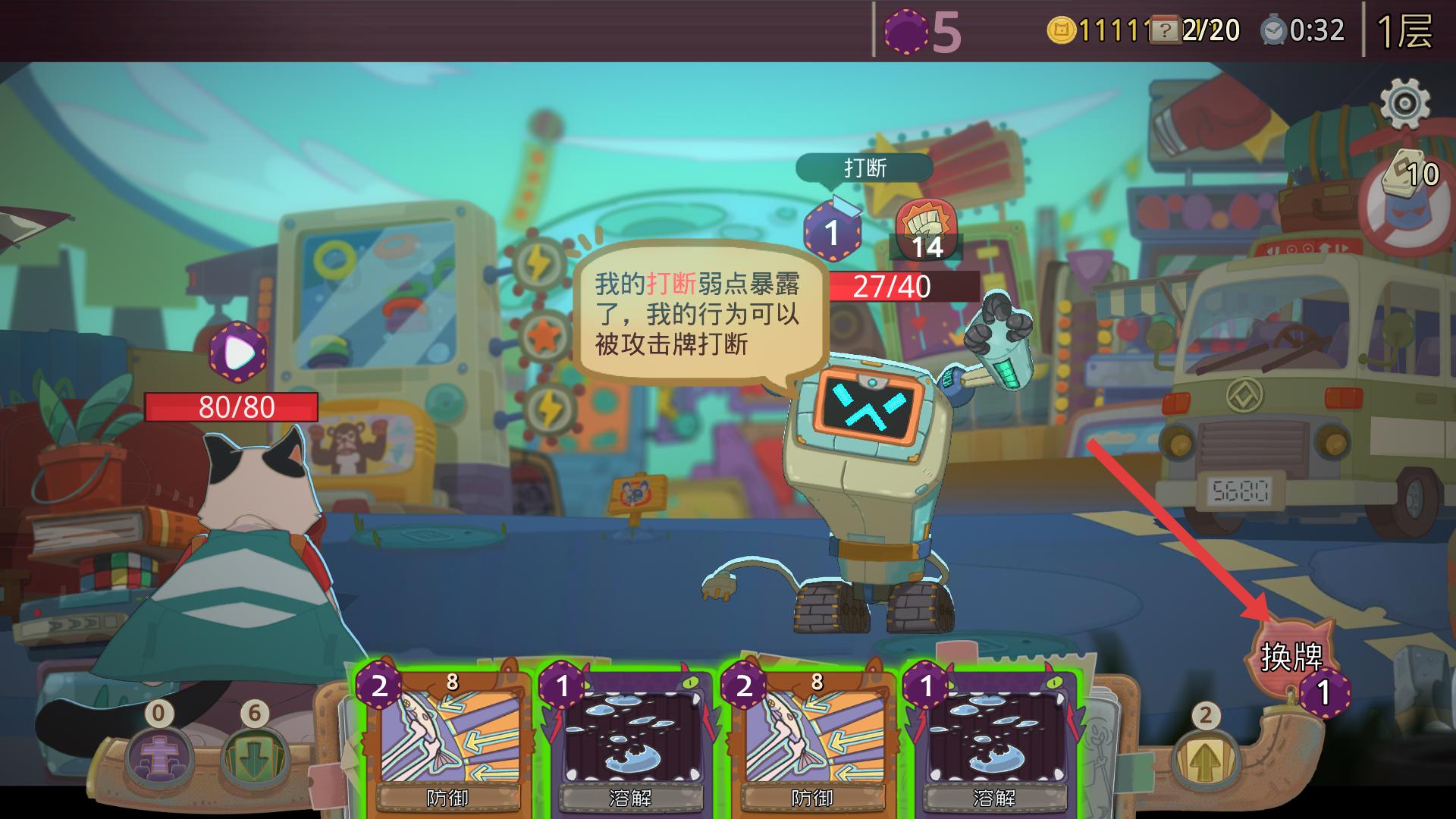
Task: Click the 换牌 swap cards button
Action: click(1291, 658)
